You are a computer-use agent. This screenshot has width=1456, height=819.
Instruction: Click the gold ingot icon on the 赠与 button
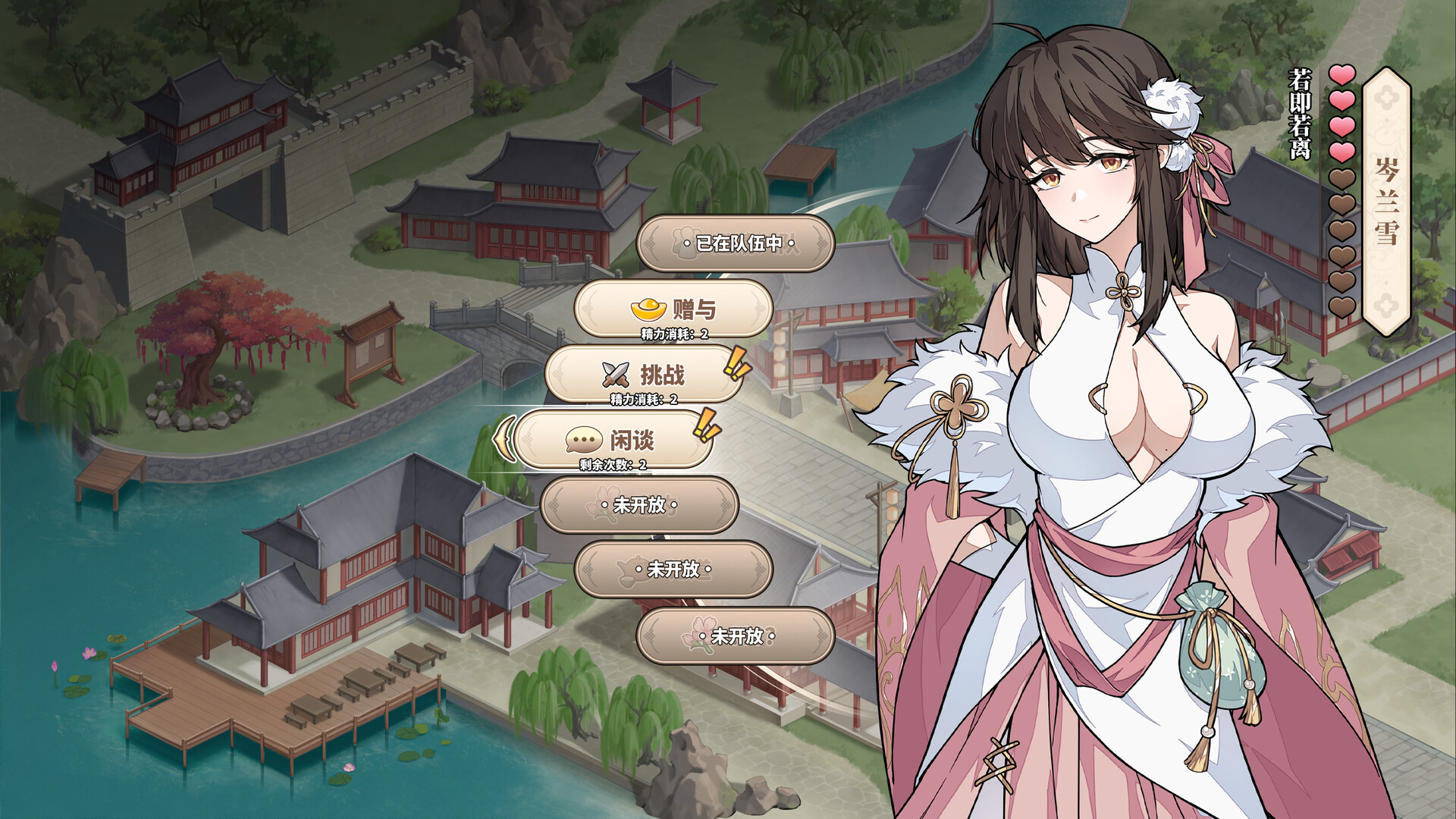[x=648, y=308]
